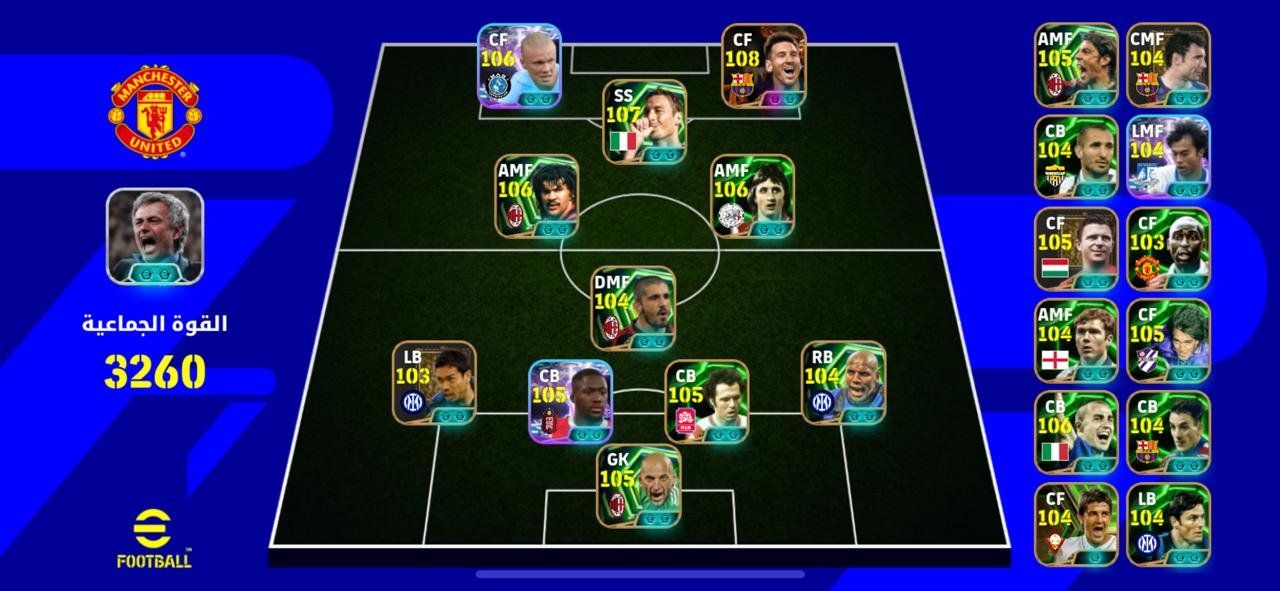
Task: Pick the CF 104 bench card
Action: coord(1076,525)
